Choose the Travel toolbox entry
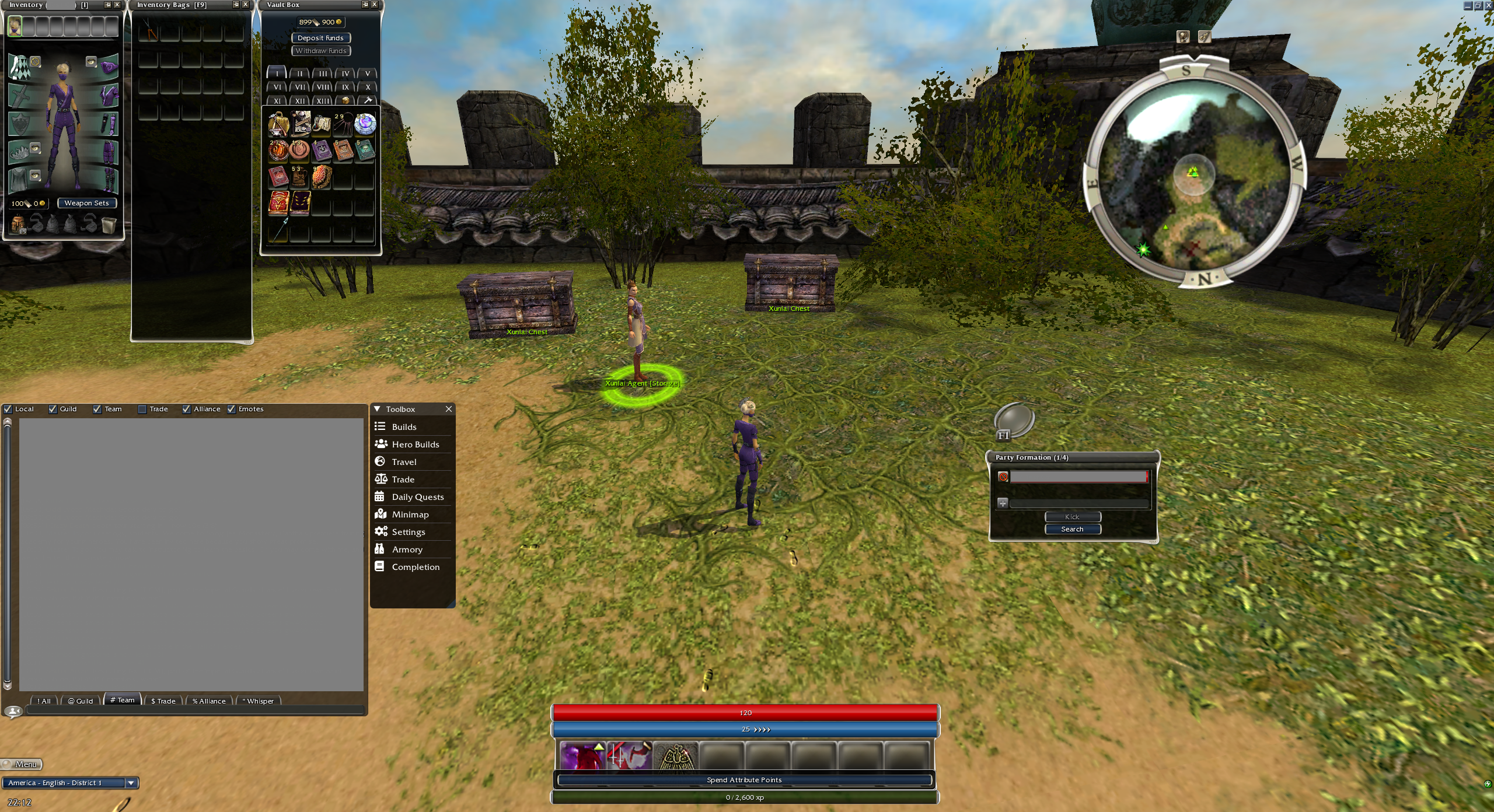This screenshot has width=1494, height=812. [x=404, y=462]
